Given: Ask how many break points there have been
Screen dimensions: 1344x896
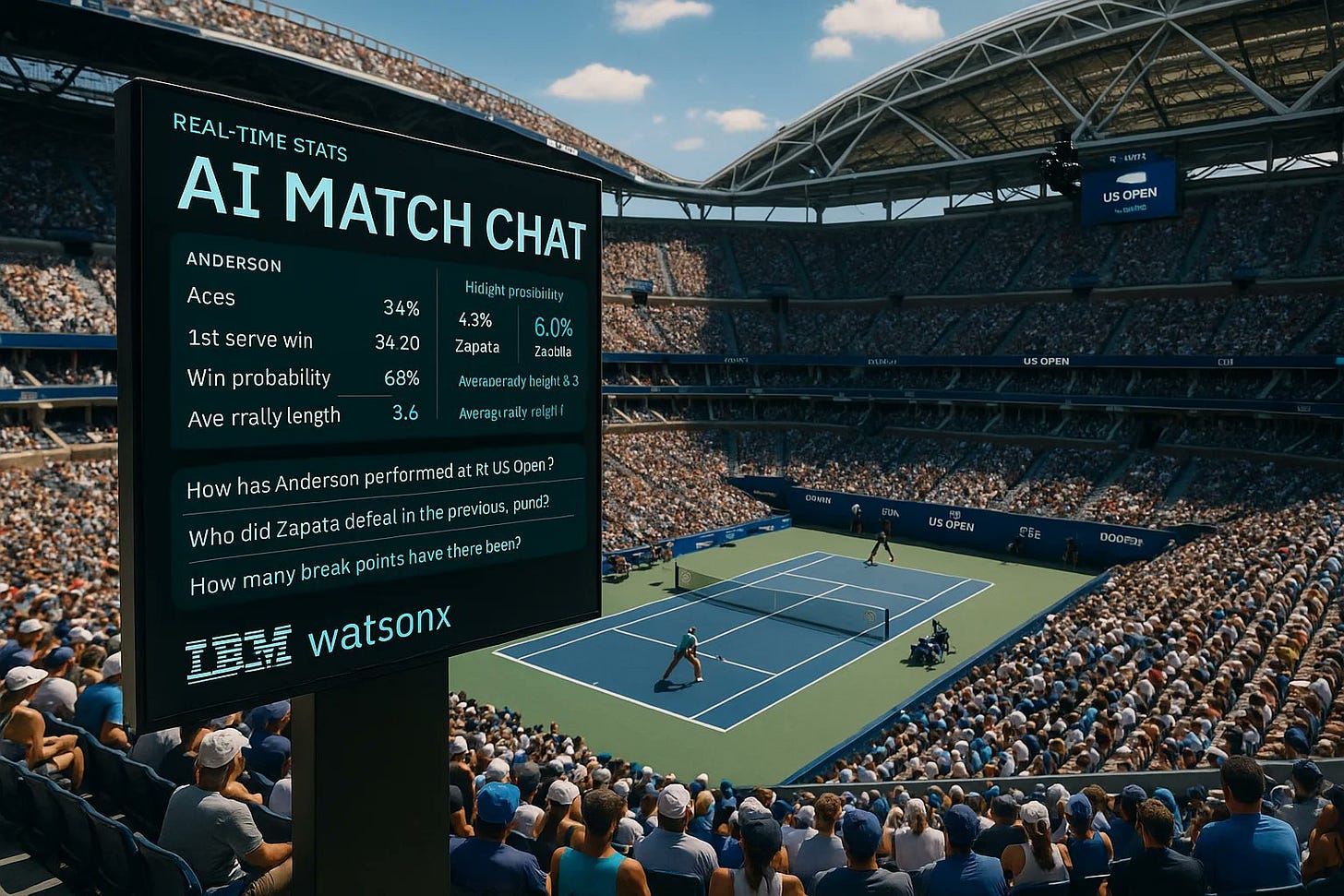Looking at the screenshot, I should pyautogui.click(x=355, y=566).
